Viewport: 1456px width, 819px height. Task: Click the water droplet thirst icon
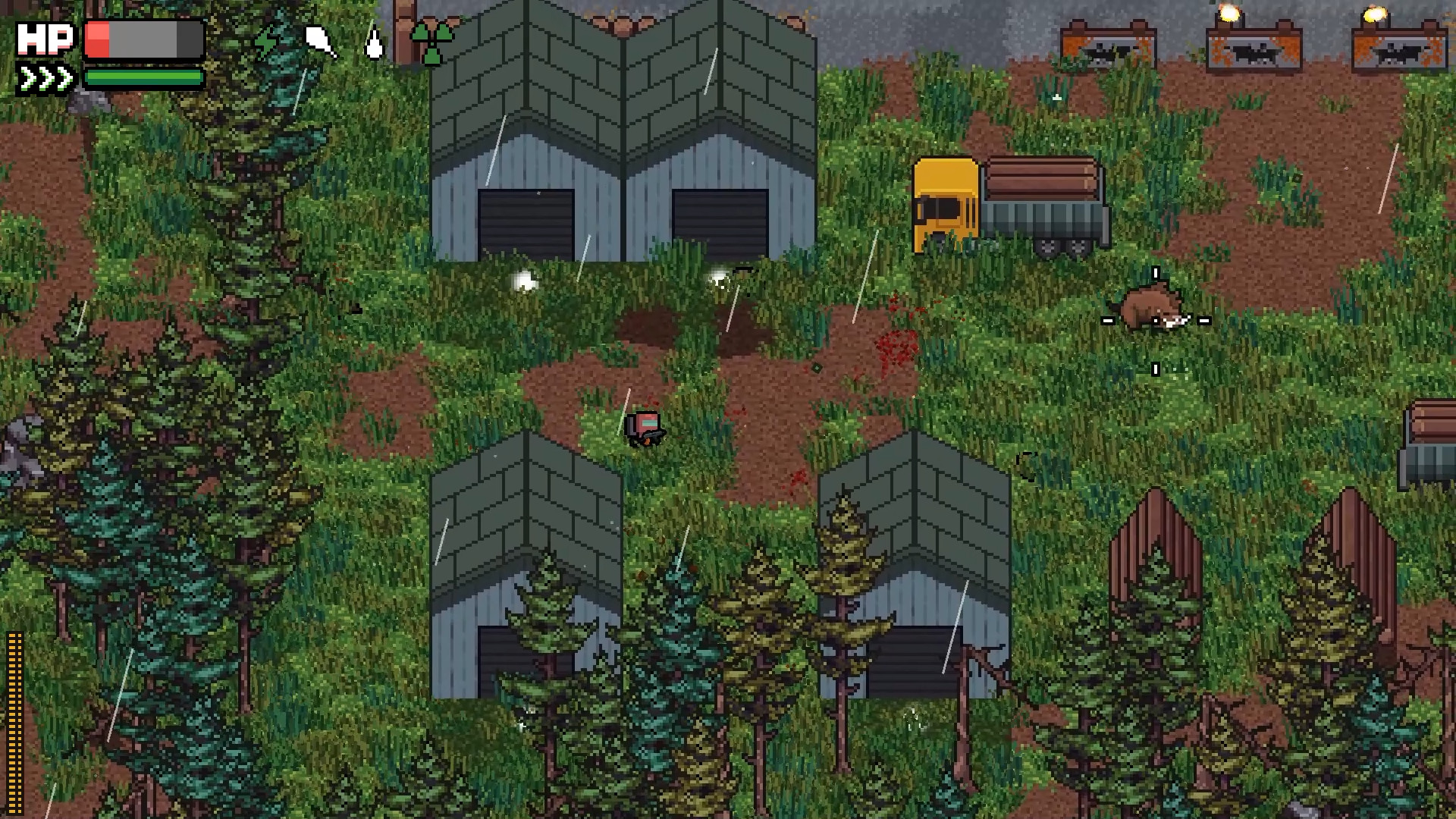pos(373,42)
